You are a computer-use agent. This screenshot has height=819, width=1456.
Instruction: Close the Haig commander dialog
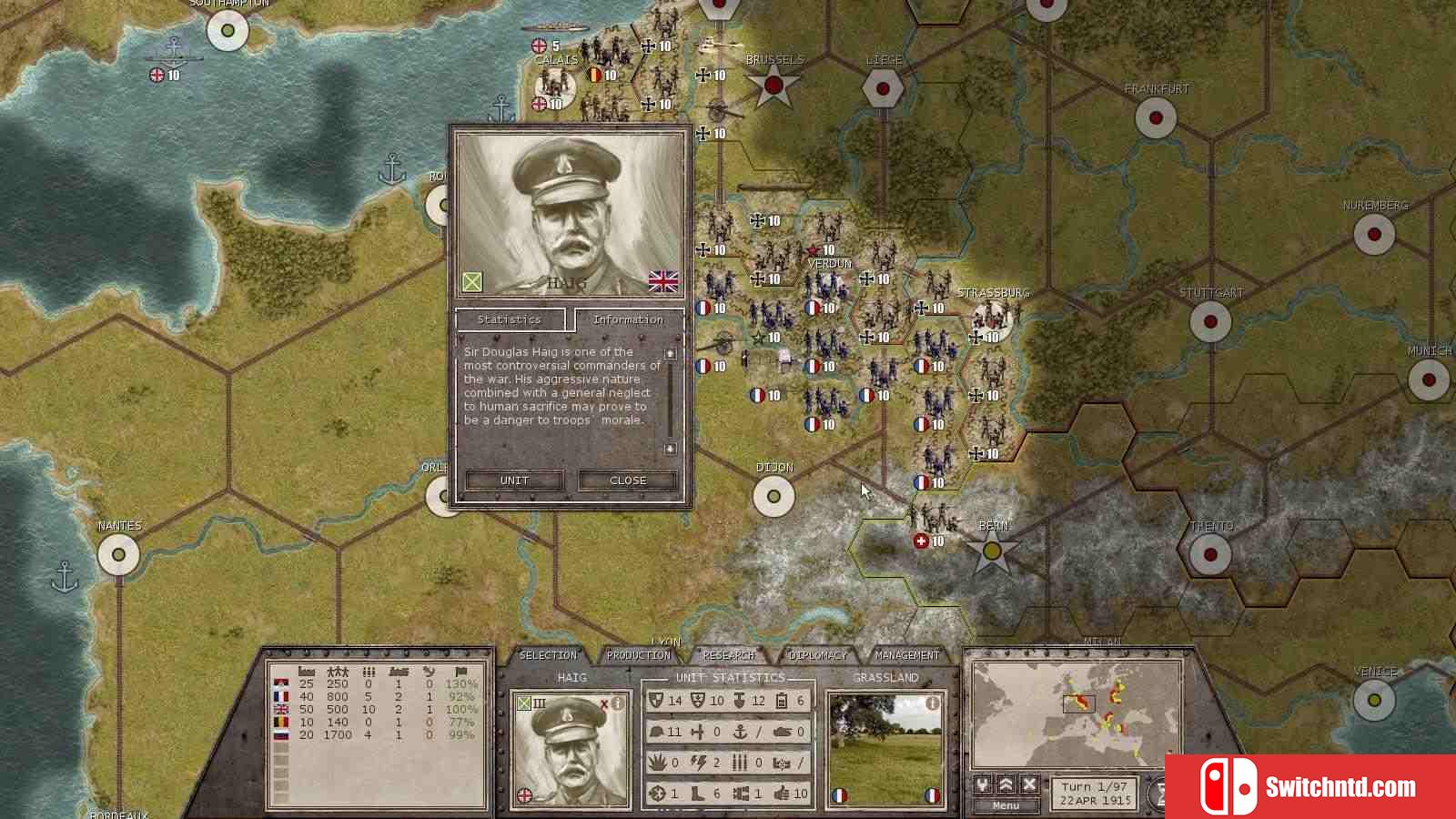[628, 480]
